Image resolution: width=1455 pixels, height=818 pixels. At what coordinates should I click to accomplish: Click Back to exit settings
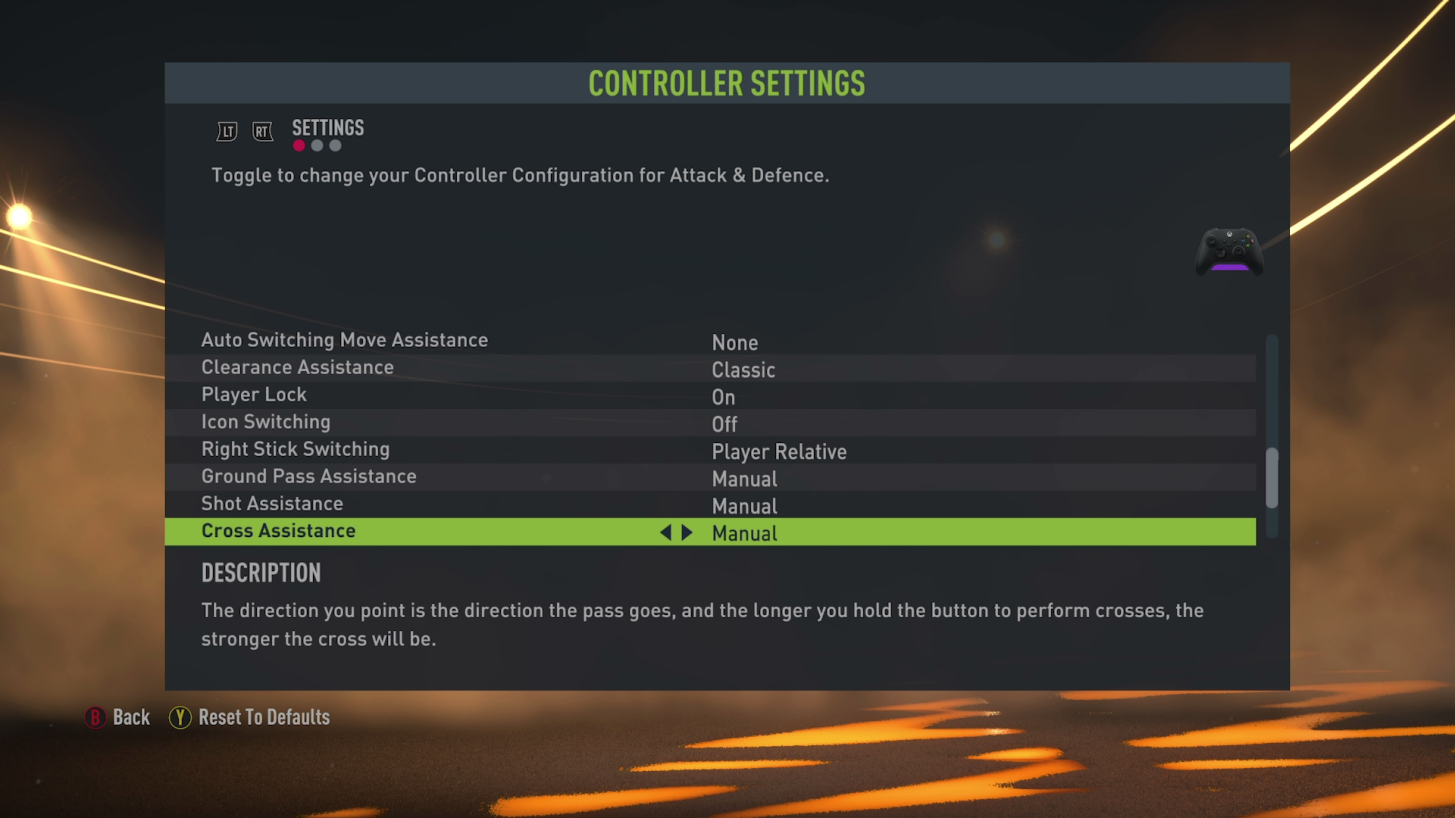tap(133, 717)
